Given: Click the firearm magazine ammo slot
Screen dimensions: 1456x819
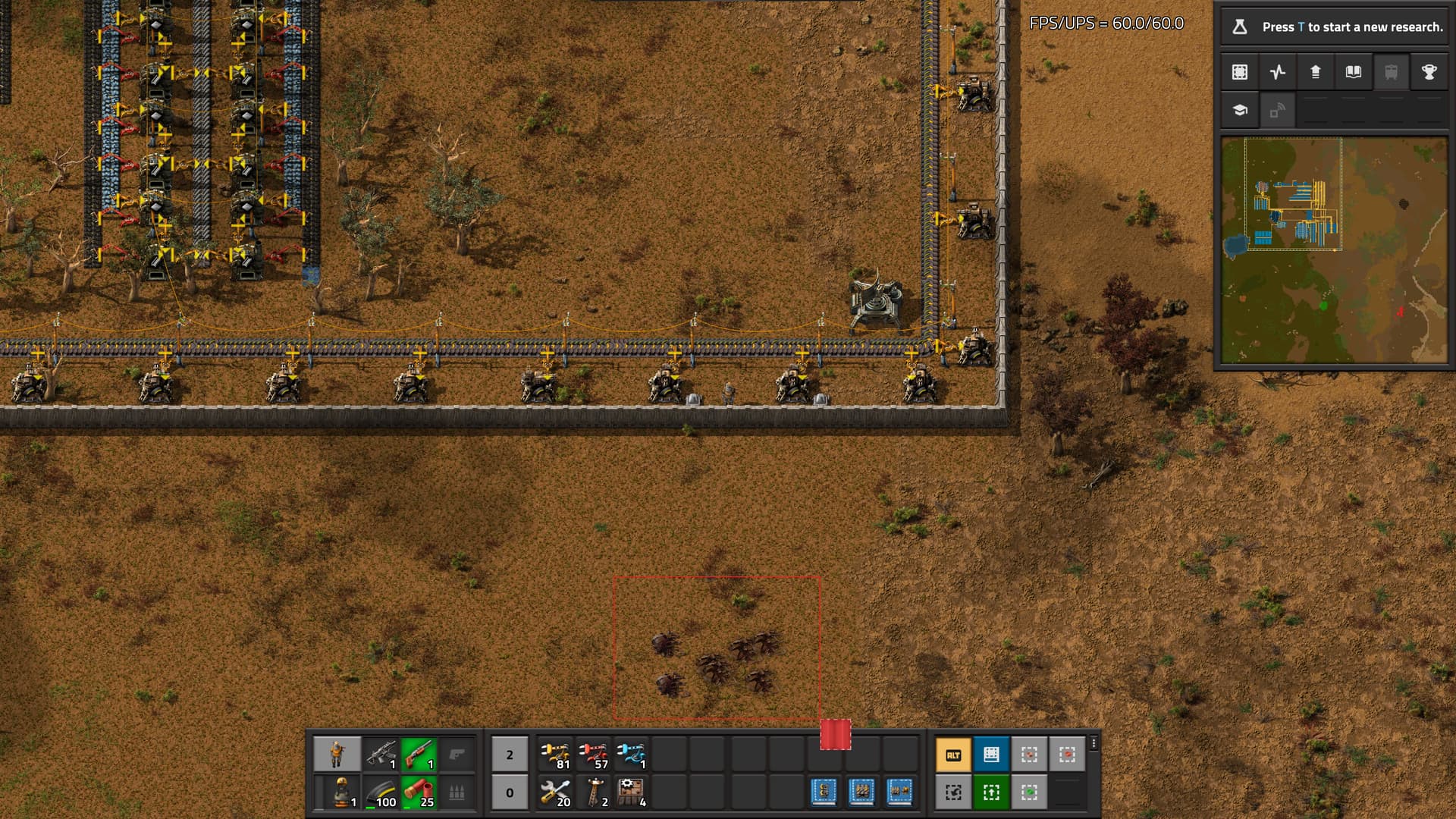Looking at the screenshot, I should click(x=381, y=792).
